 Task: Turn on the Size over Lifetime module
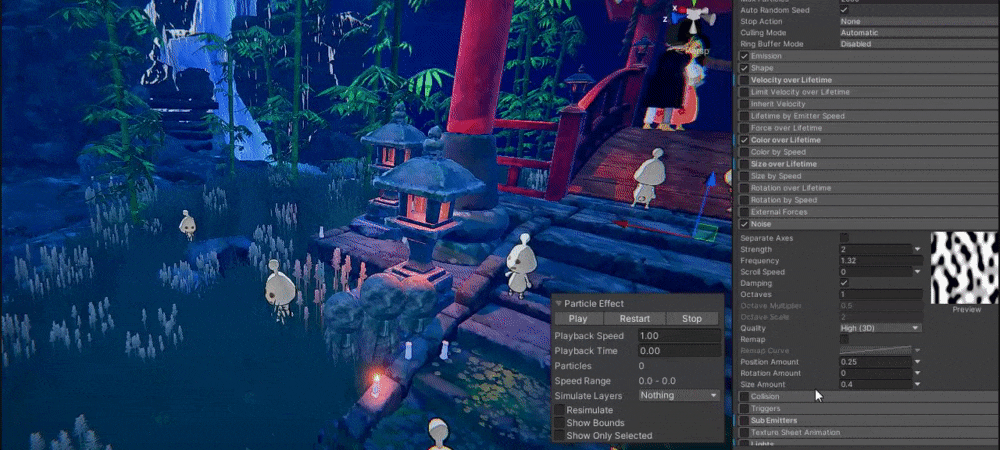744,164
